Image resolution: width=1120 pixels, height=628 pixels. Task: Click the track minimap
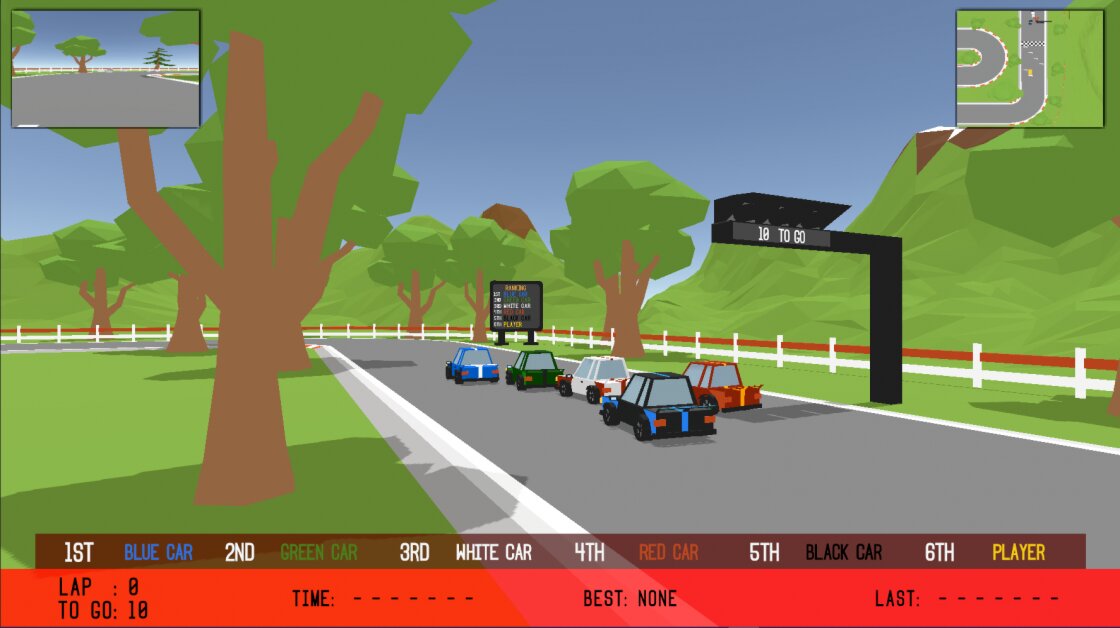pos(1029,68)
